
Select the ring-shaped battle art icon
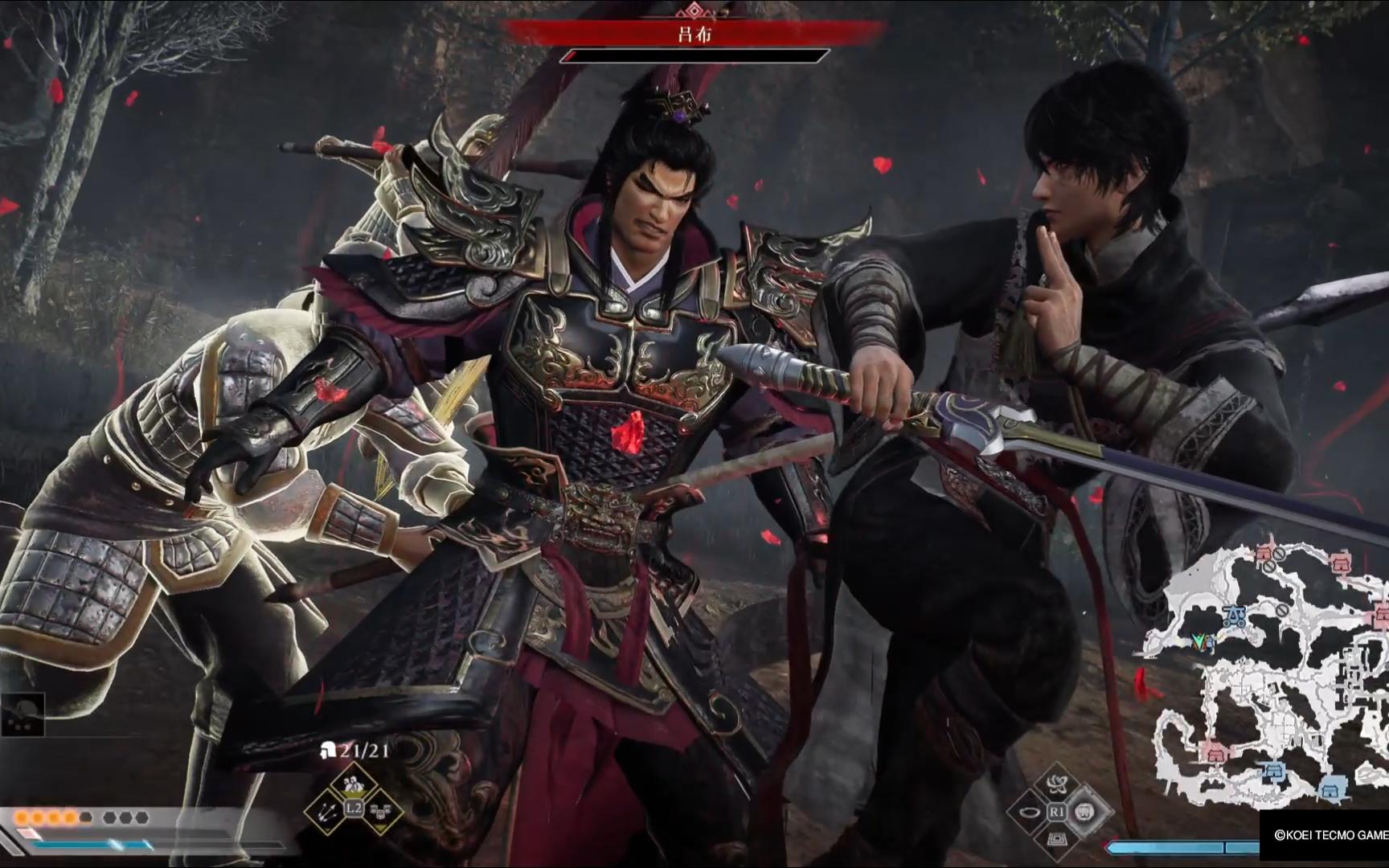(x=1029, y=813)
